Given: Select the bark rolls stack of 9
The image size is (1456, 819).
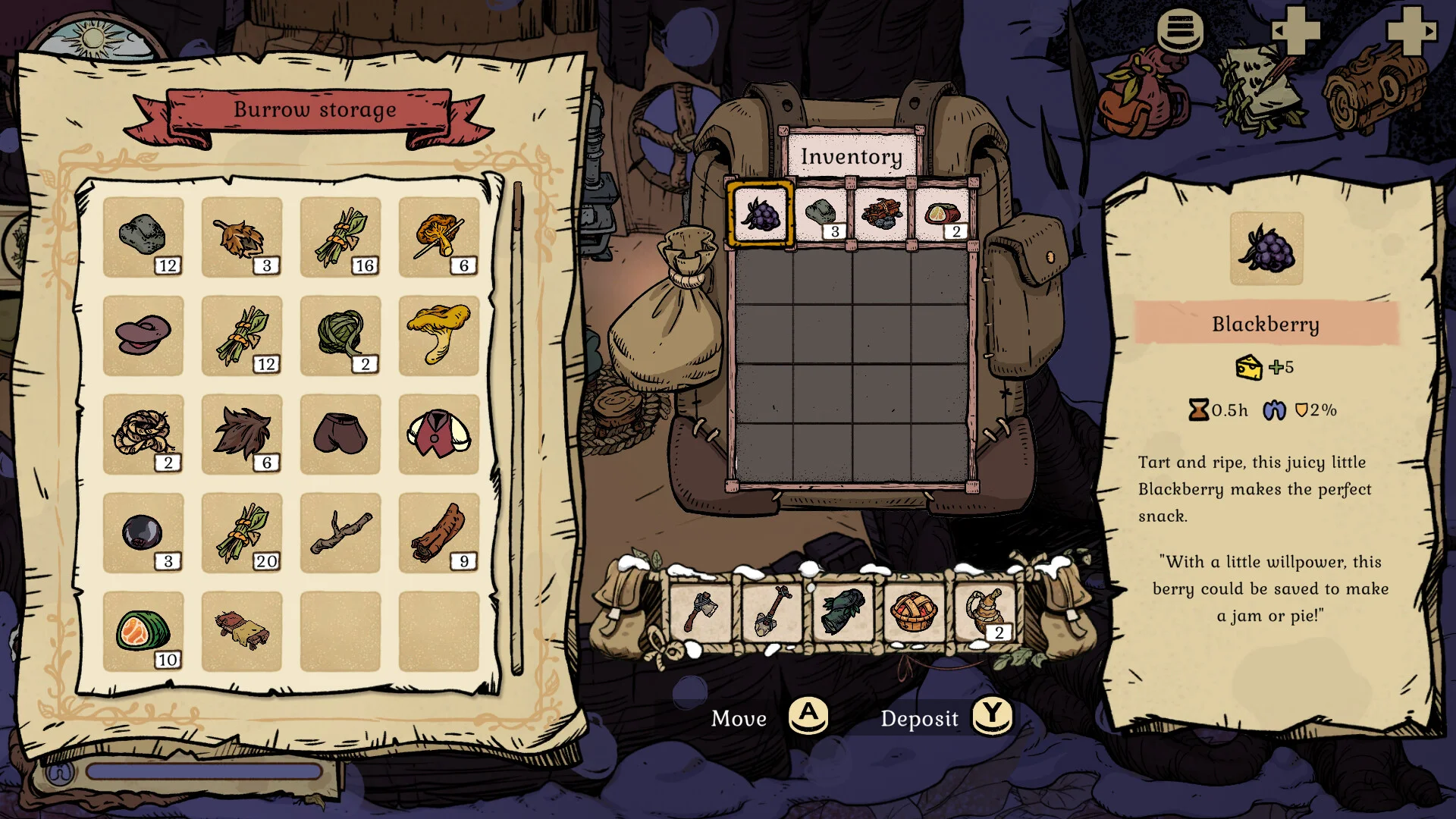Looking at the screenshot, I should point(439,532).
